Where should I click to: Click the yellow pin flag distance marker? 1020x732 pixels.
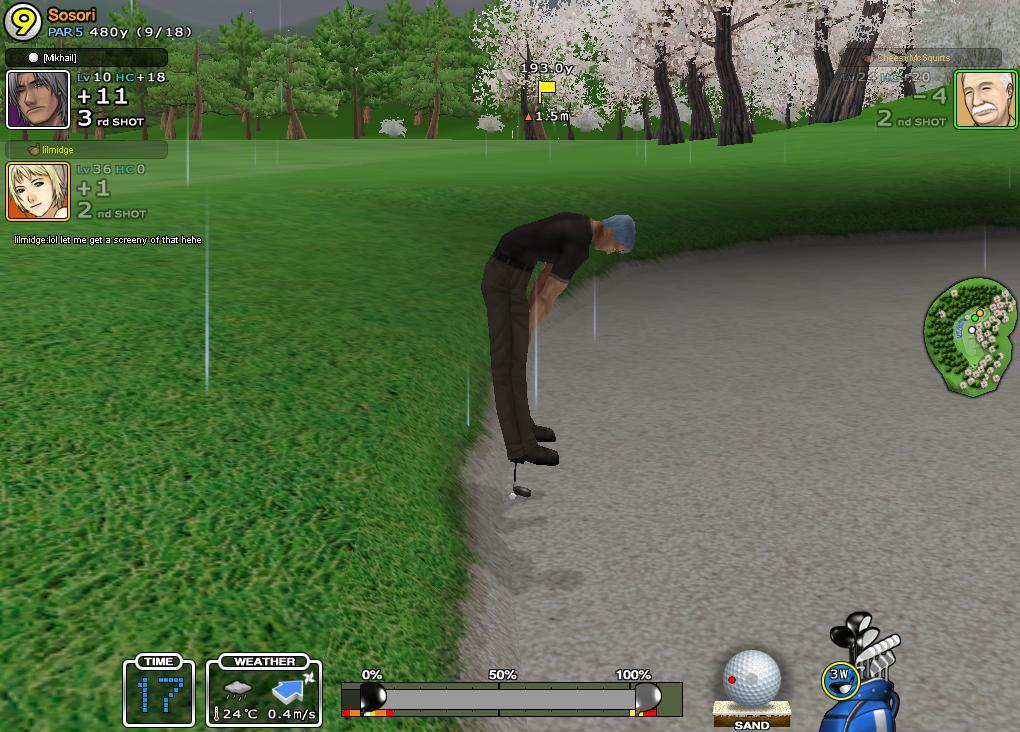[x=546, y=92]
